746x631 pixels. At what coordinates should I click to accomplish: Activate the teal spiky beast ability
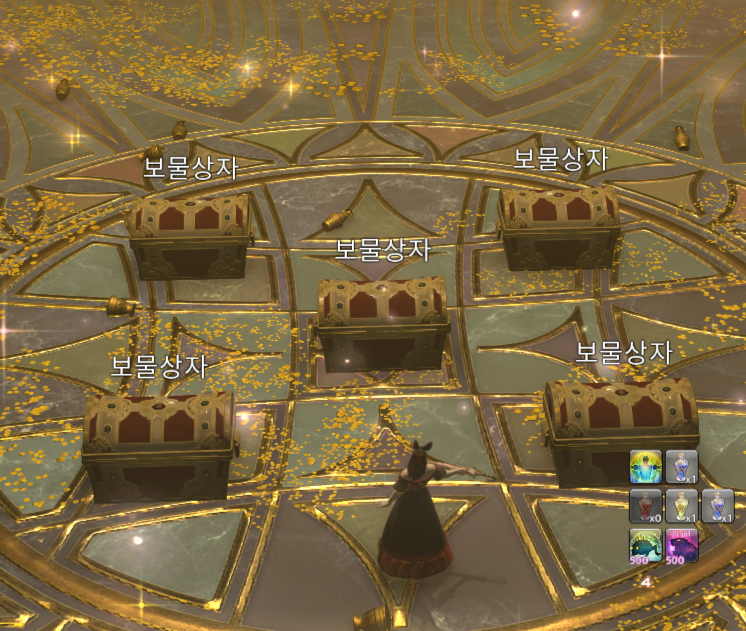click(x=645, y=546)
